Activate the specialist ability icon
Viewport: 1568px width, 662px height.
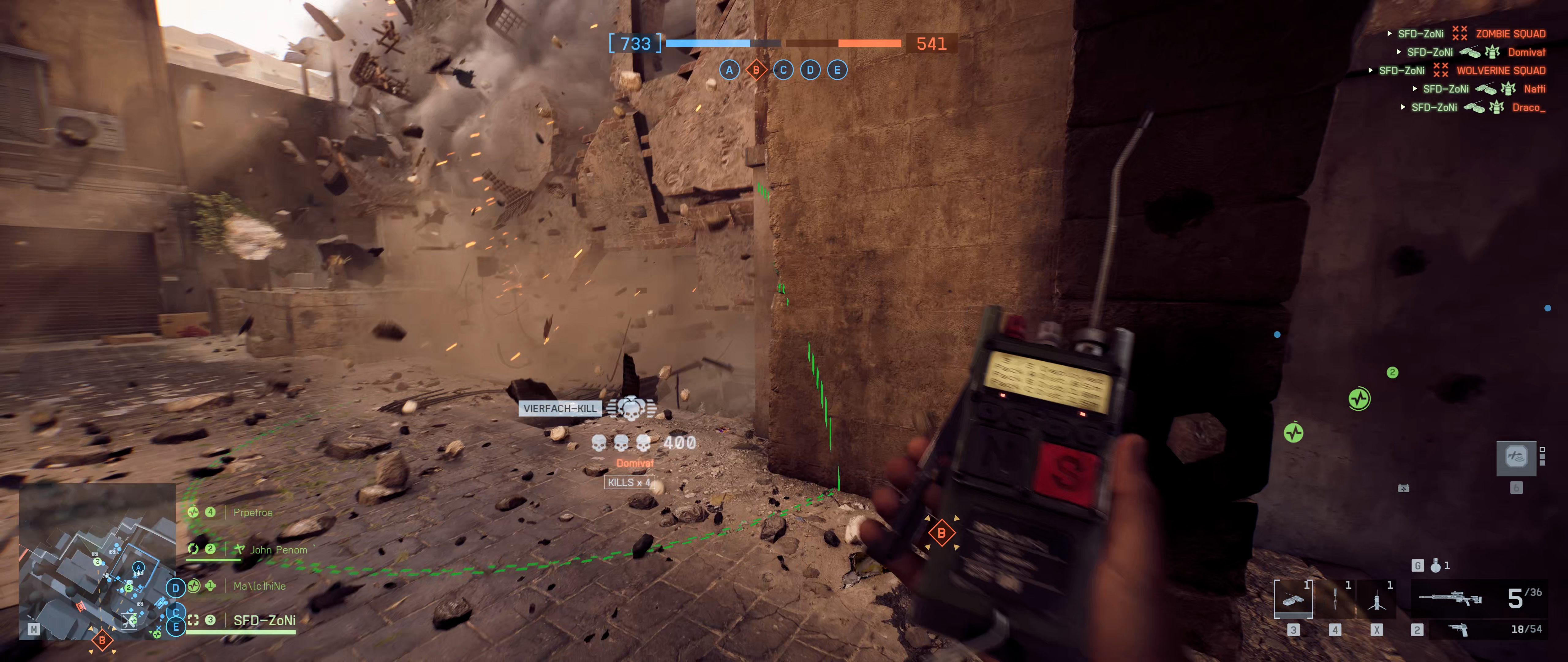[x=1516, y=457]
